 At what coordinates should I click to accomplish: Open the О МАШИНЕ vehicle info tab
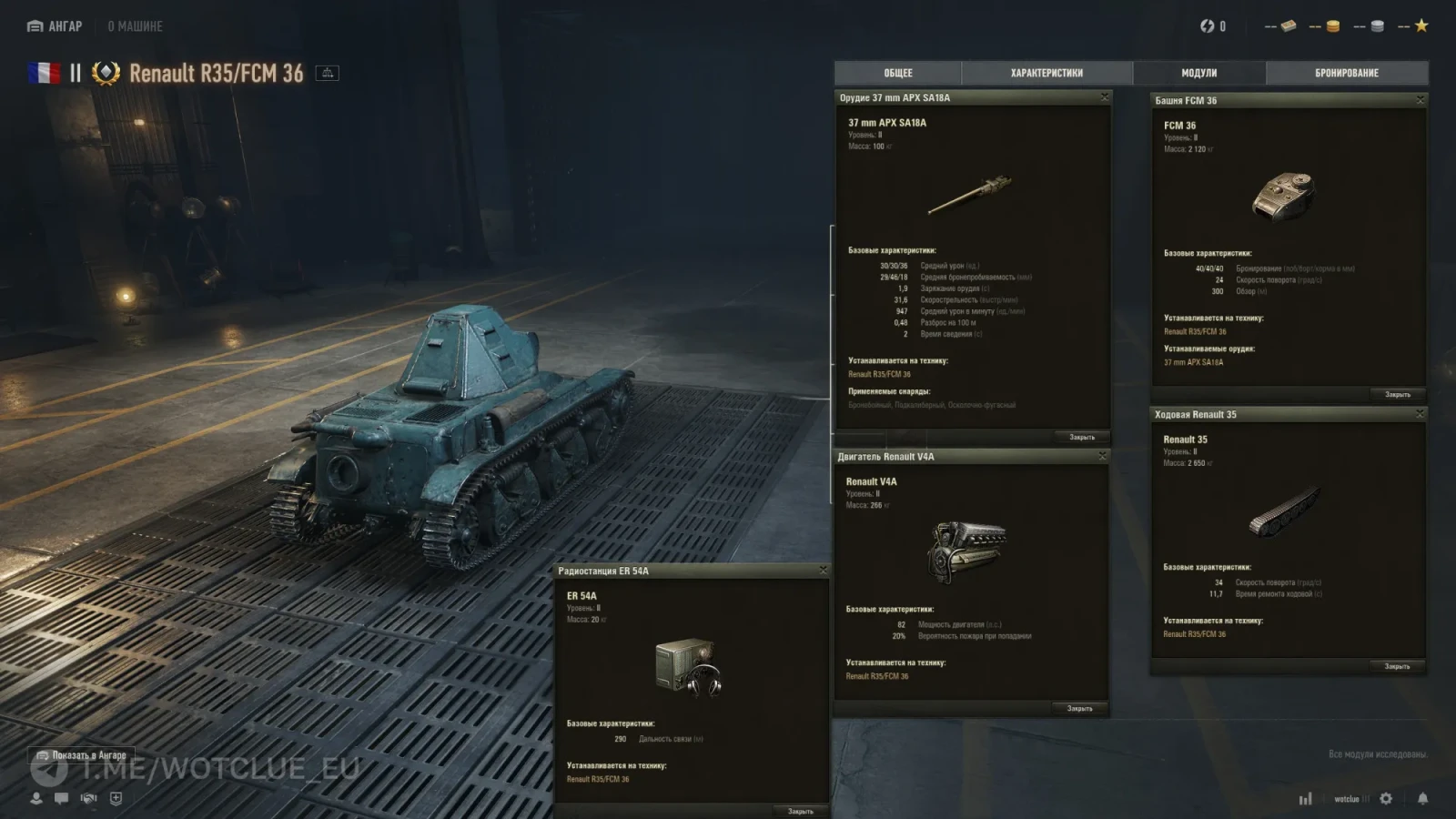coord(135,26)
